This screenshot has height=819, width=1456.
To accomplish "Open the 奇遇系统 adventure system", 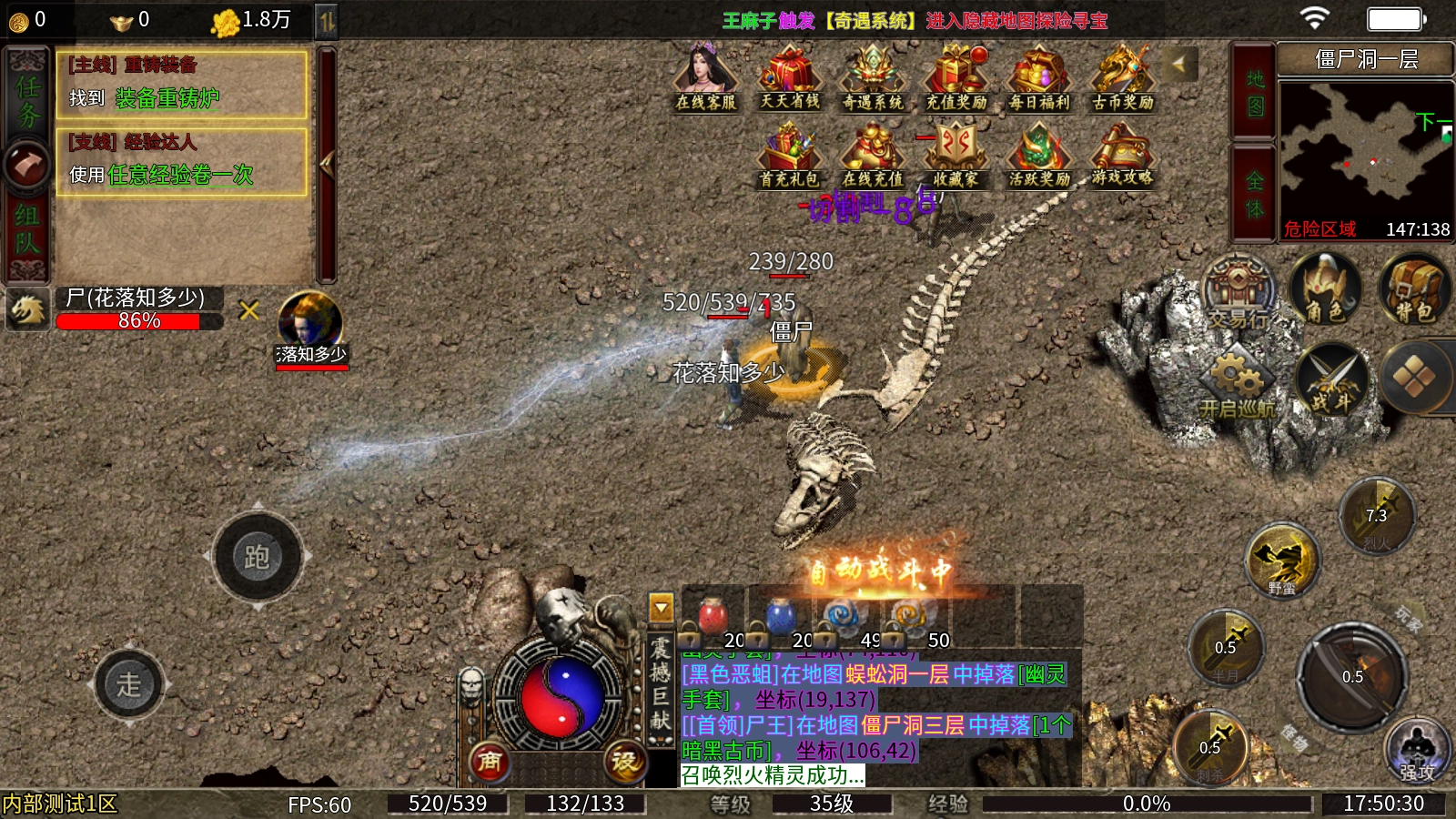I will pyautogui.click(x=873, y=77).
